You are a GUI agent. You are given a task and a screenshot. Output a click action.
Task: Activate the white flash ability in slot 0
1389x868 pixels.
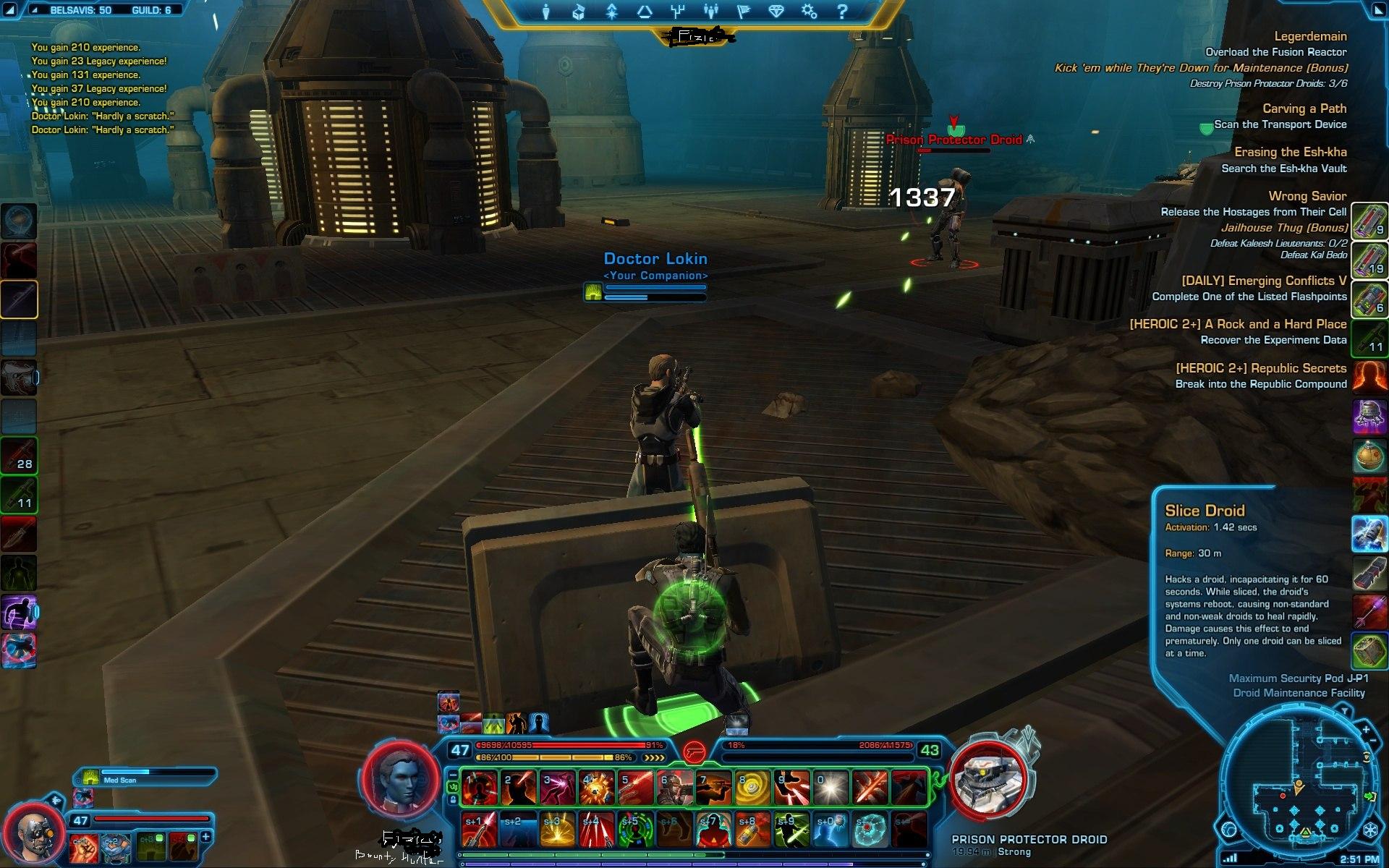[831, 788]
